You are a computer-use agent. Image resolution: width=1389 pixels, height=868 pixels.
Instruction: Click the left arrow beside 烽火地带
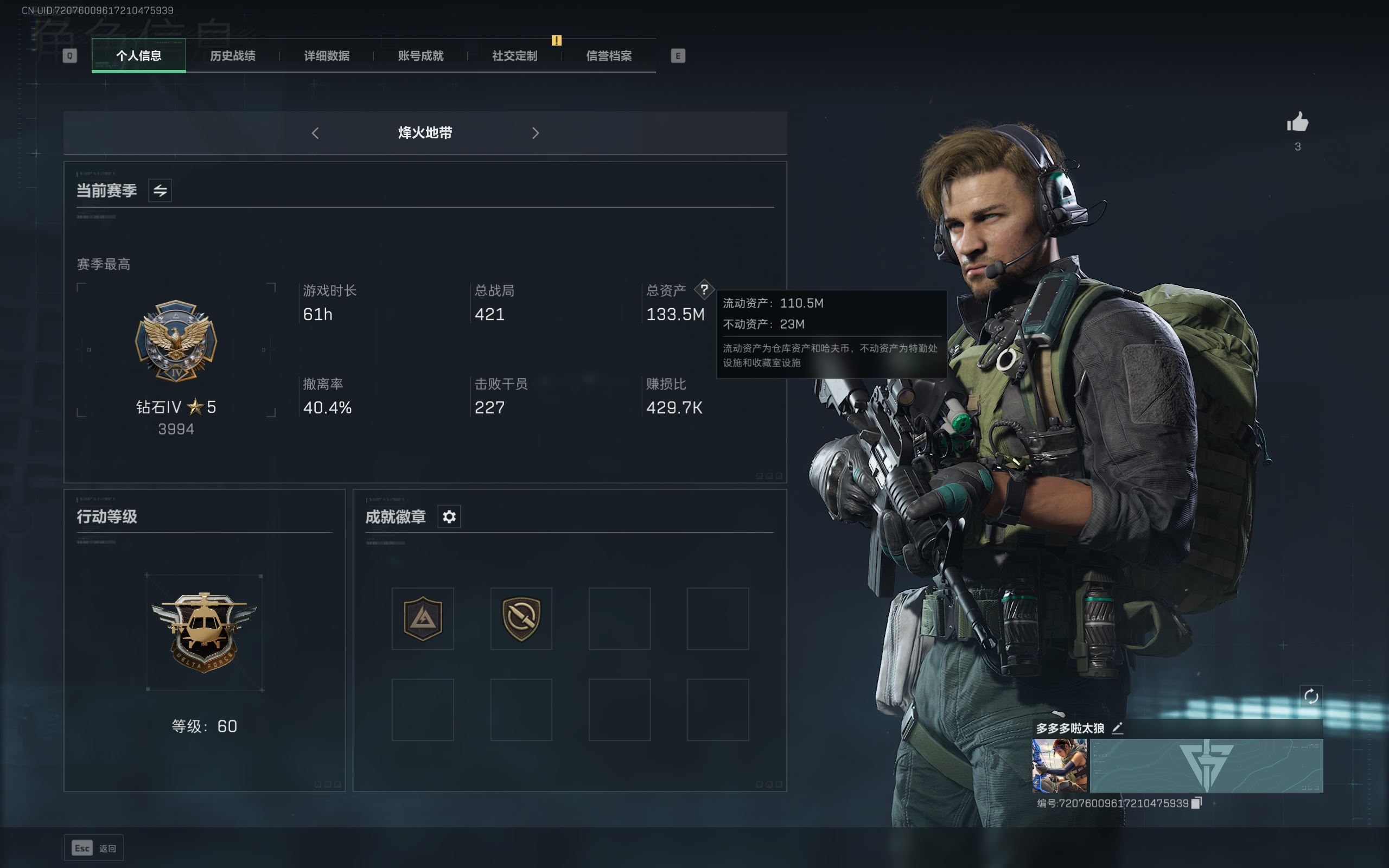[x=315, y=133]
